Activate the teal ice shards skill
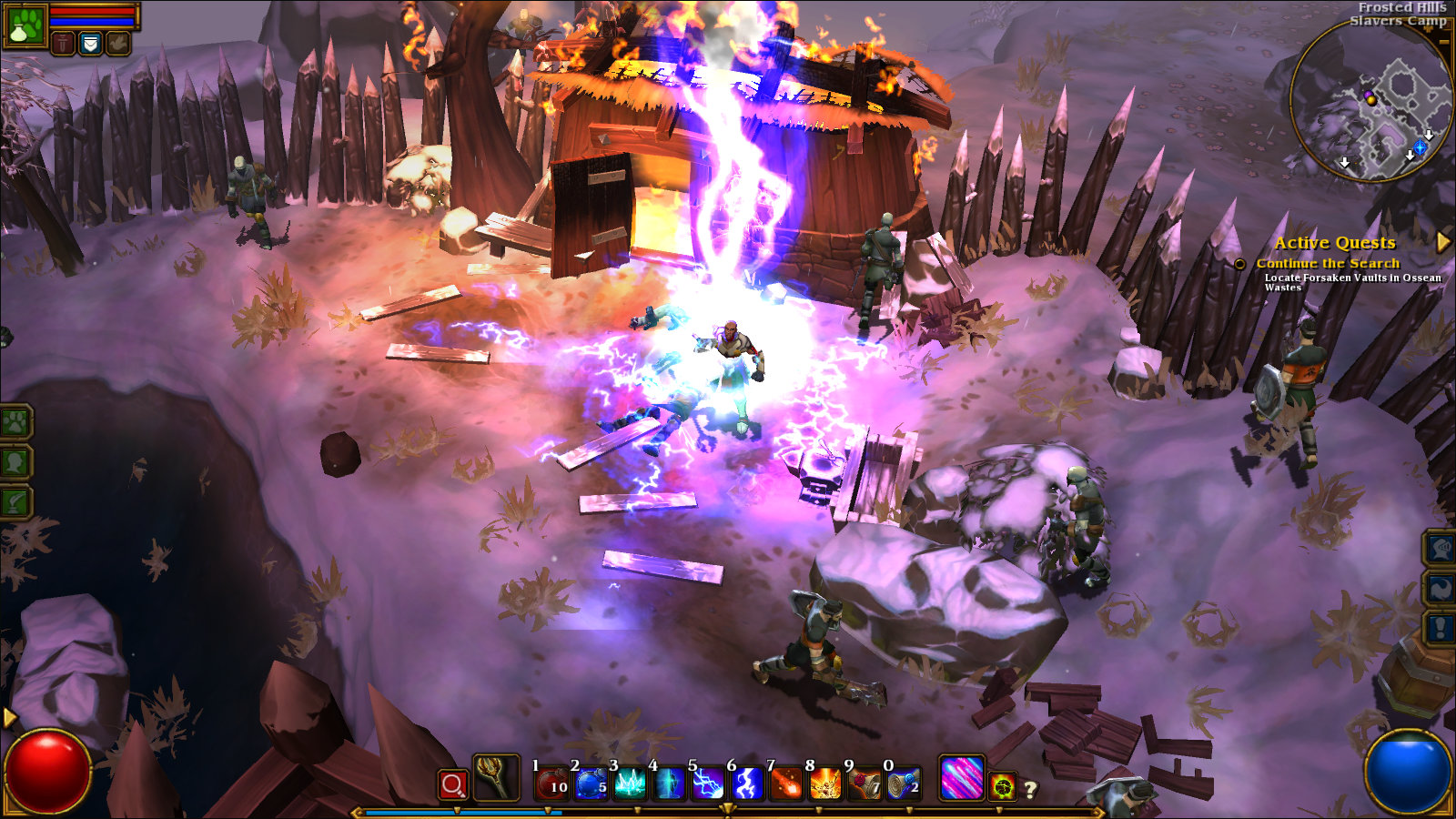1456x819 pixels. pyautogui.click(x=630, y=783)
